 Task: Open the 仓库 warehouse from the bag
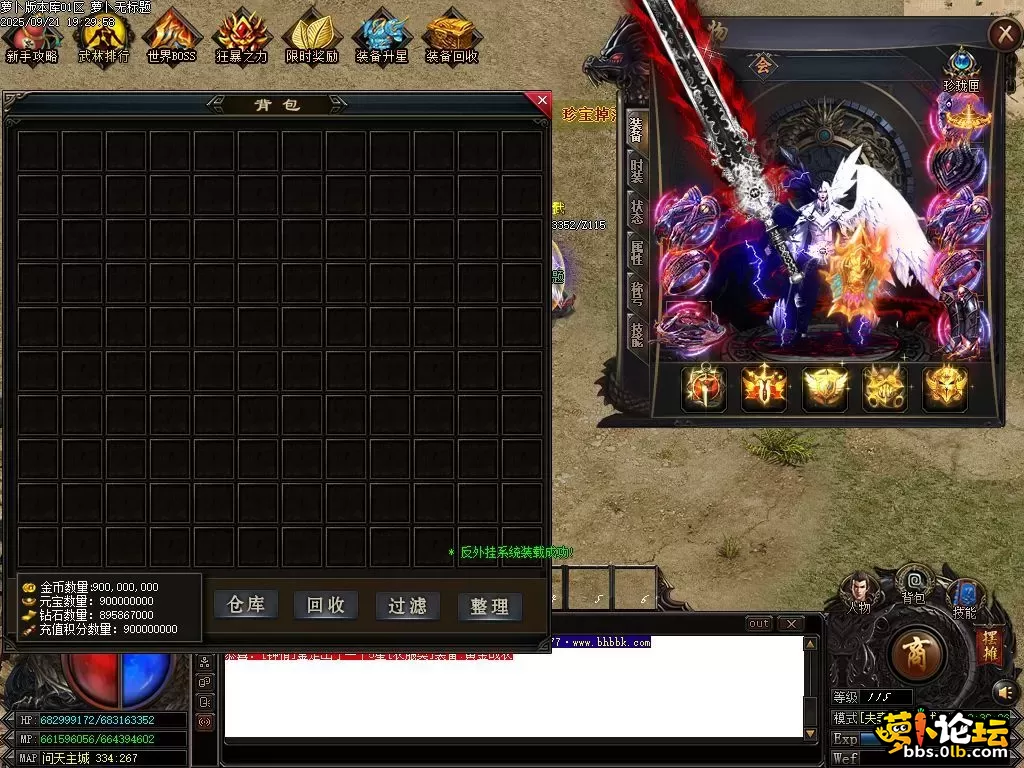point(246,605)
